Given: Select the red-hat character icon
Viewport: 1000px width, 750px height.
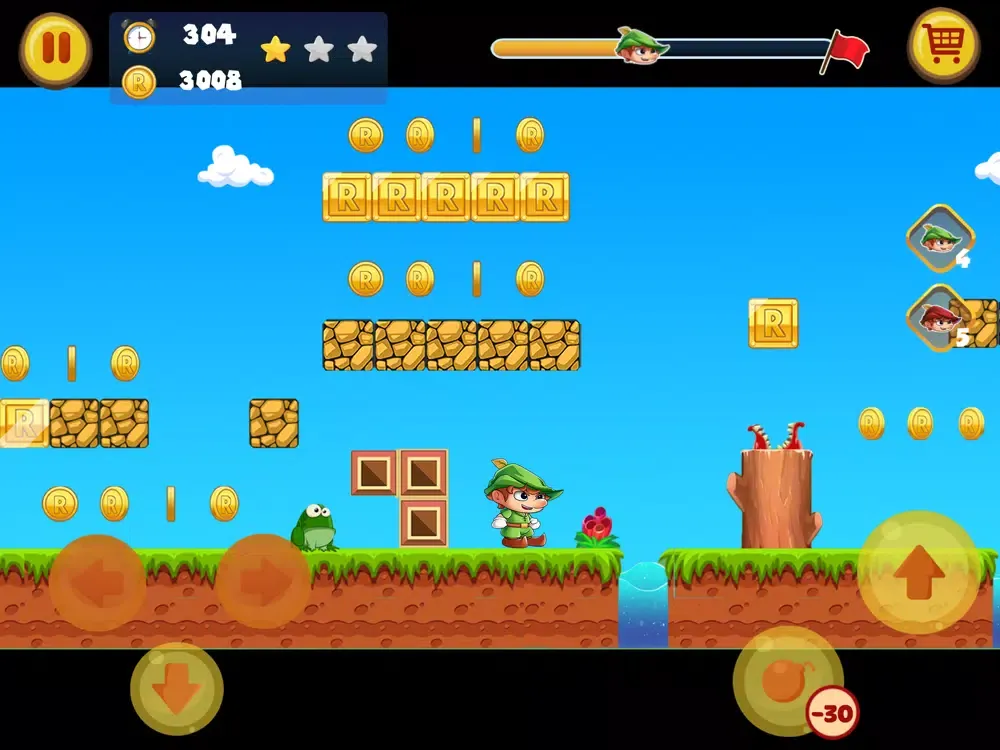Looking at the screenshot, I should click(939, 318).
